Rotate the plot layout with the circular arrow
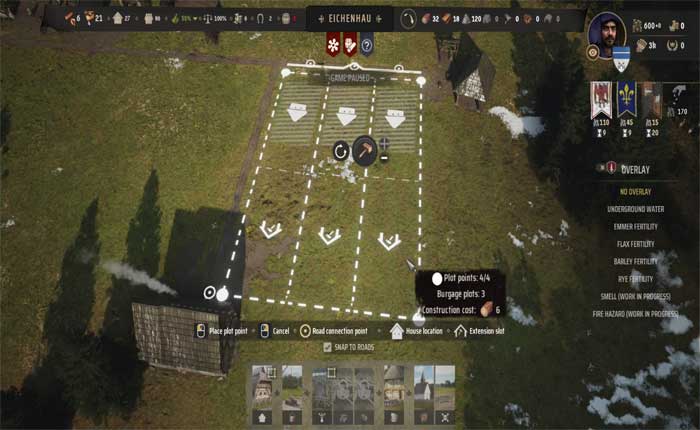 click(x=341, y=152)
